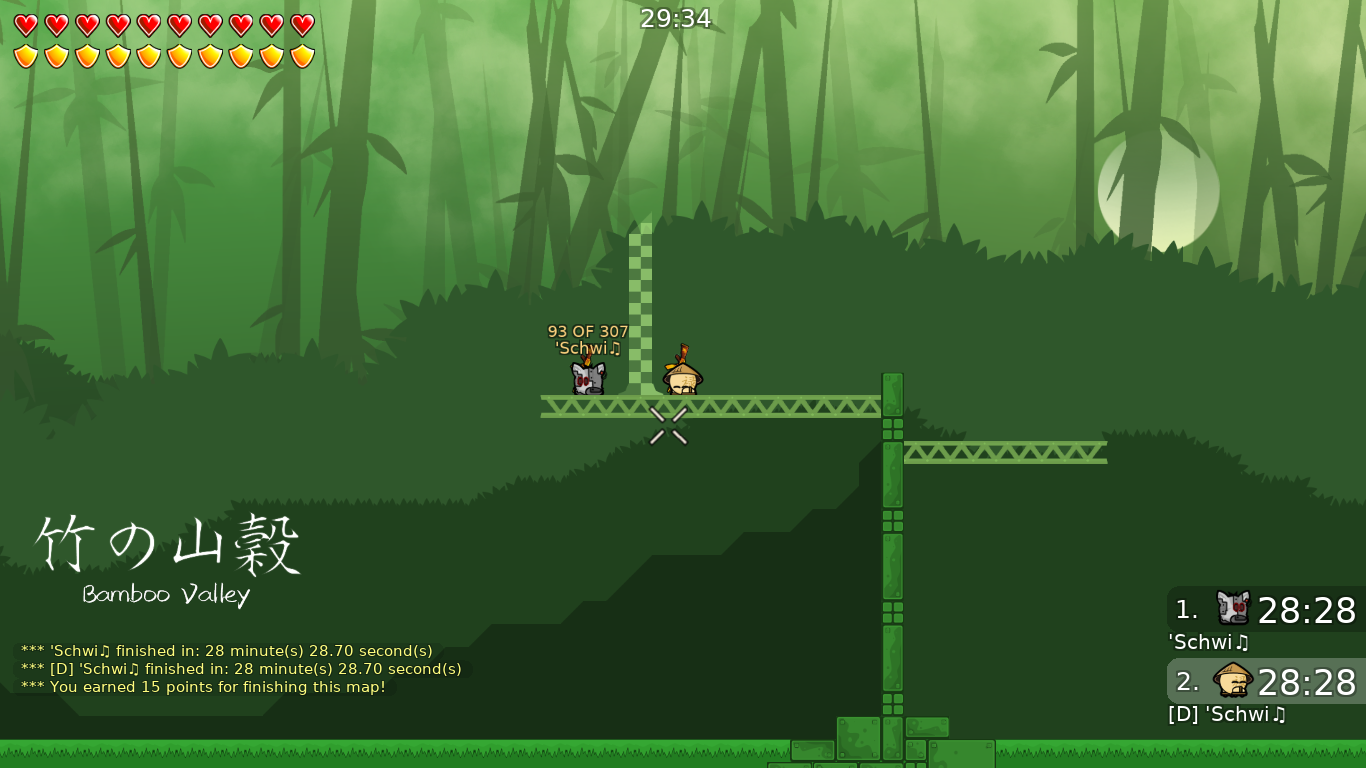Select the knight character standing on the platform
Screen dimensions: 1366x768
pos(588,378)
